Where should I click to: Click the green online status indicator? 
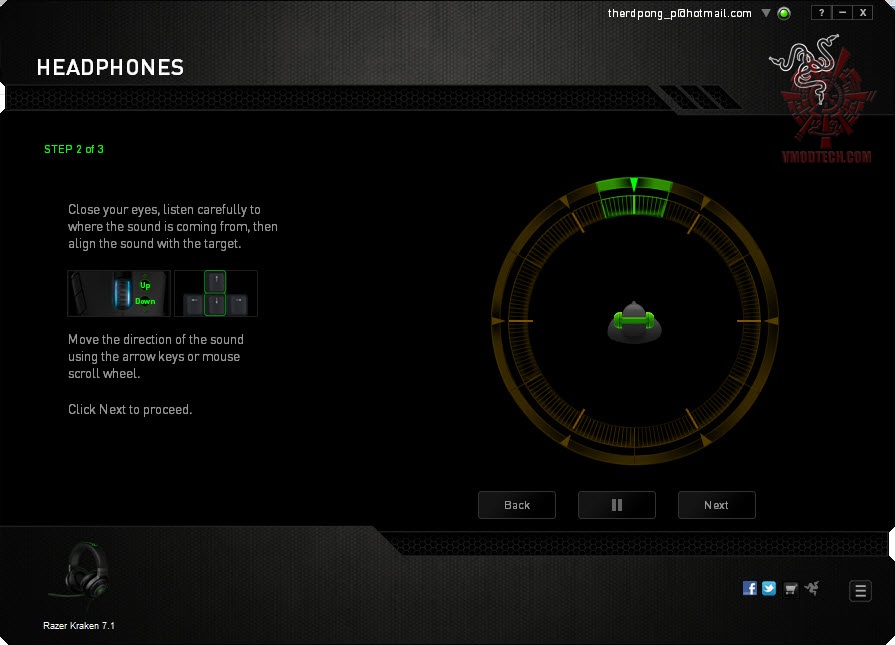[784, 14]
